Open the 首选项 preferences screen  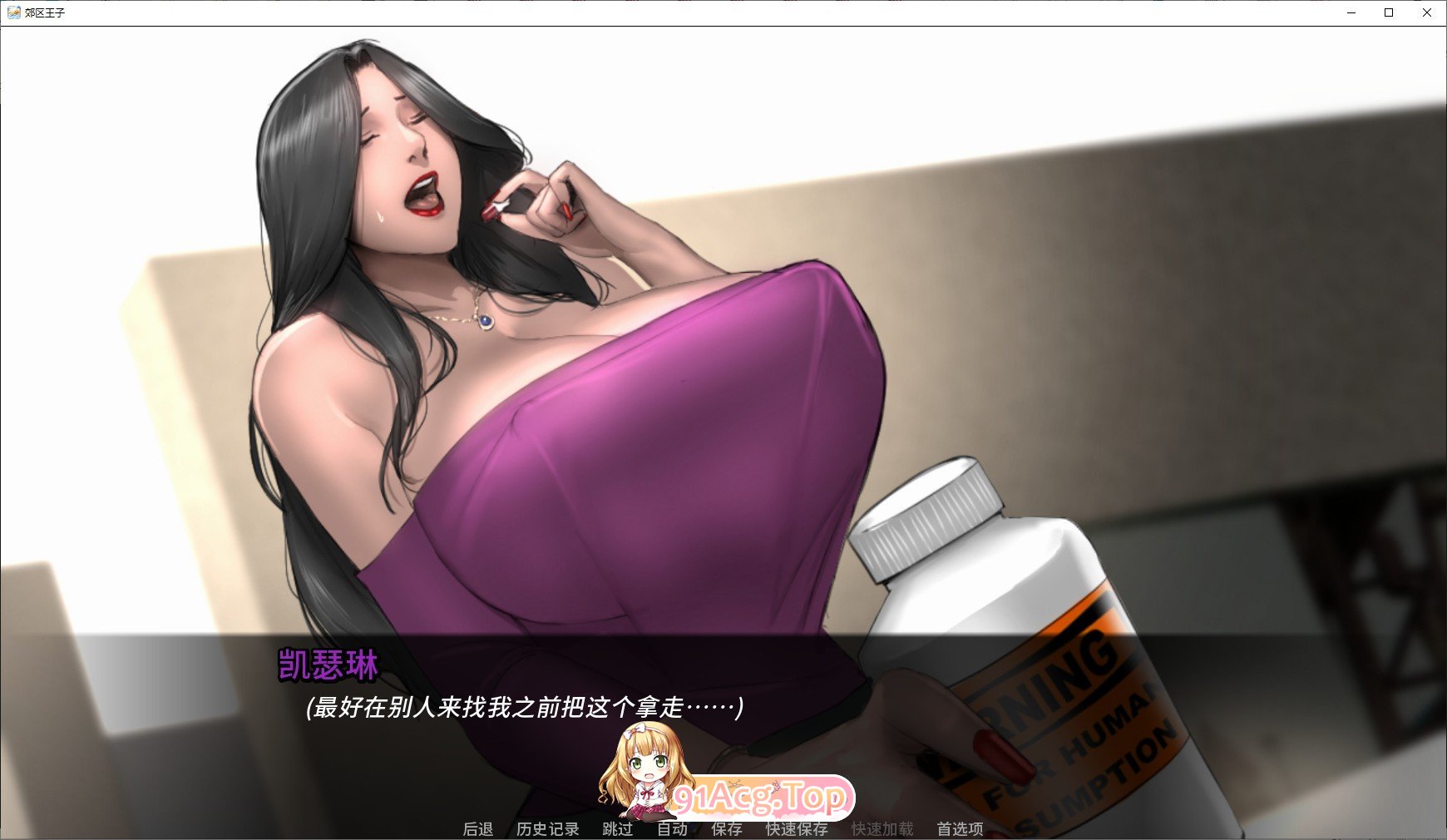(962, 829)
